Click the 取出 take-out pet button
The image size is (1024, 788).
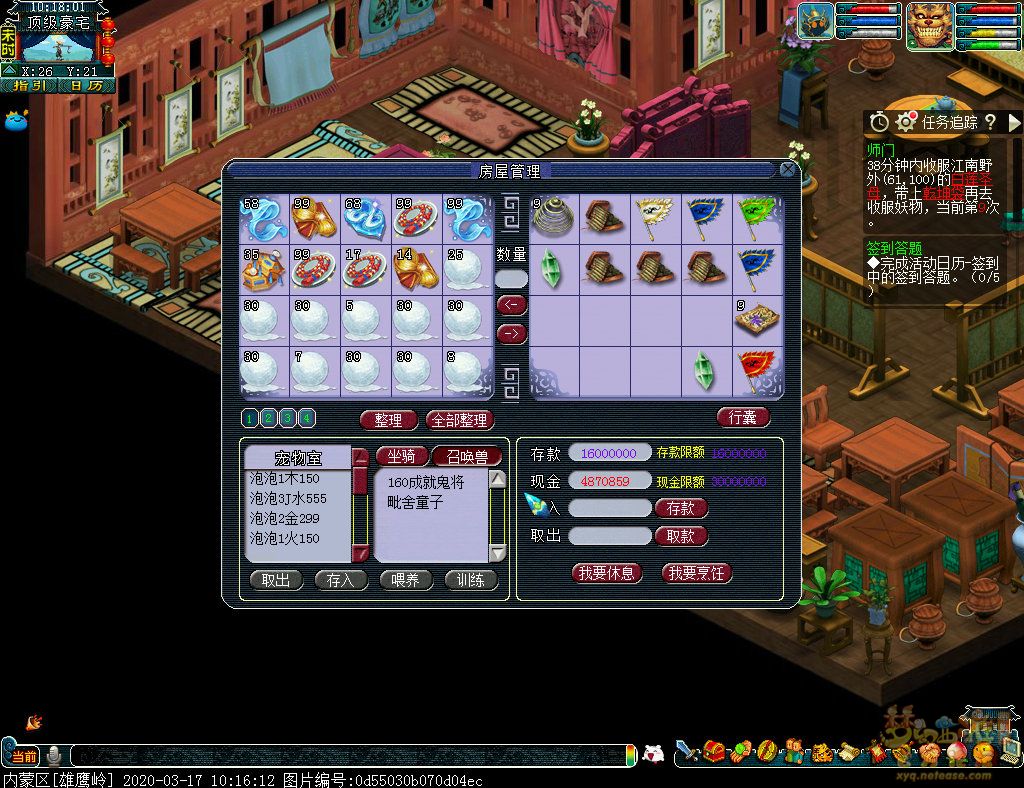tap(276, 580)
